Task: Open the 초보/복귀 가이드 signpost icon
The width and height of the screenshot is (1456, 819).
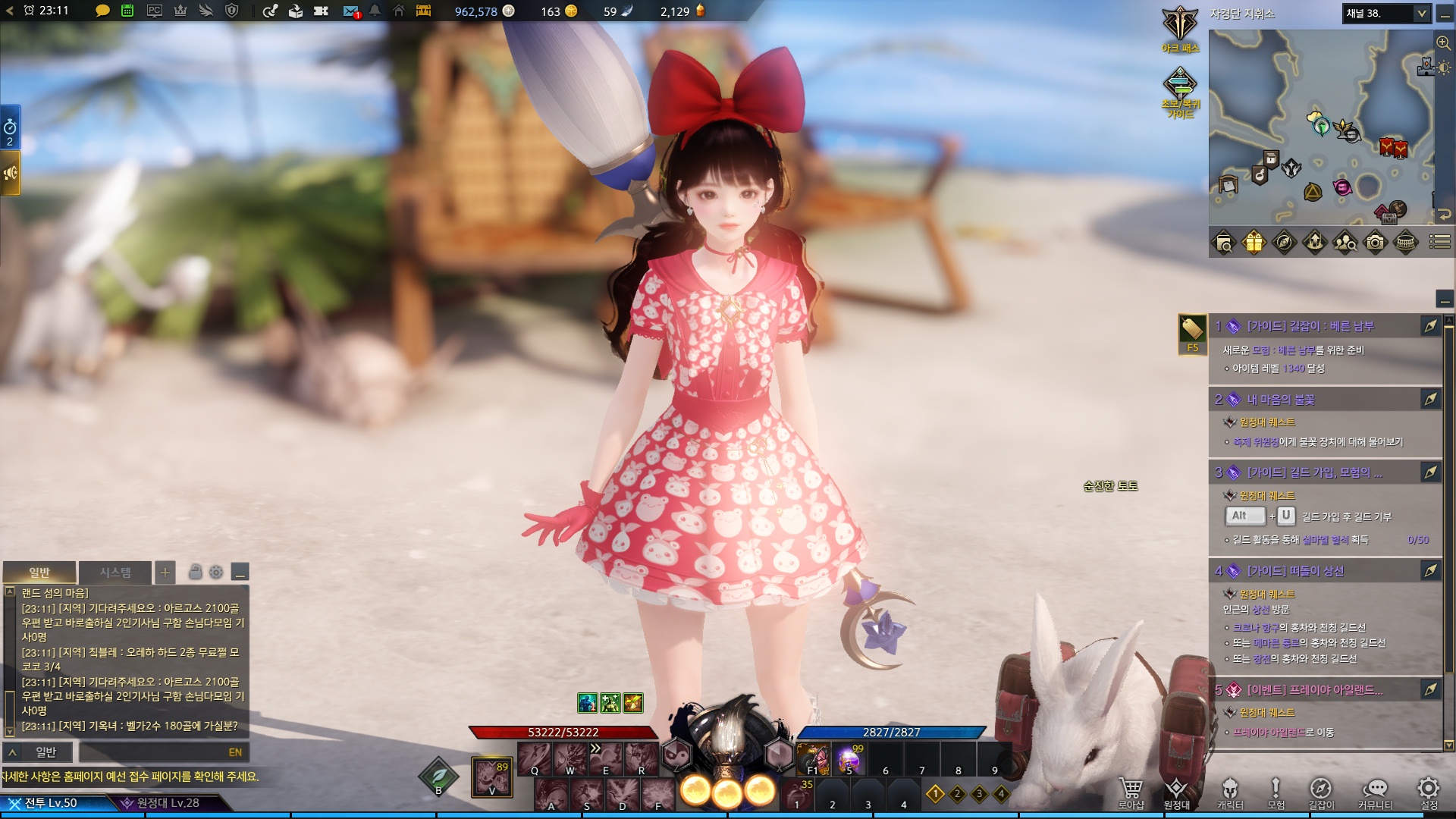Action: [x=1180, y=91]
